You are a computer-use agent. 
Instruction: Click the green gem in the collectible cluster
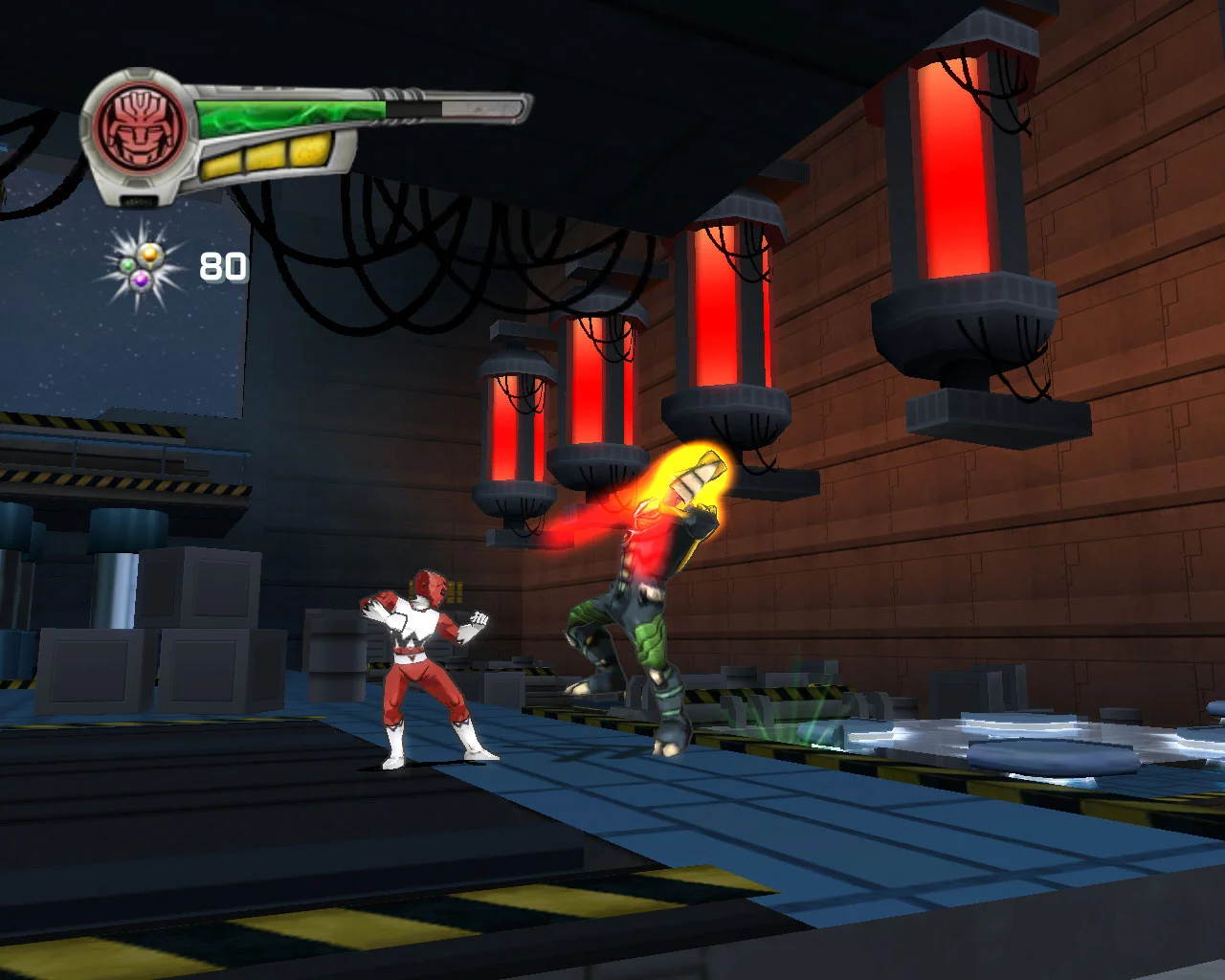tap(127, 265)
